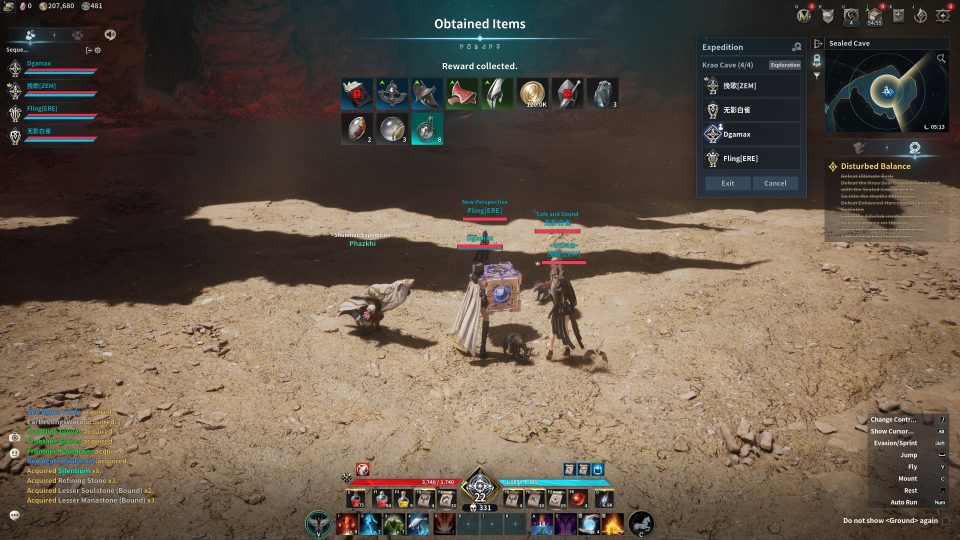960x540 pixels.
Task: Open the Disturbed Balance quest tracker entry
Action: (x=875, y=166)
